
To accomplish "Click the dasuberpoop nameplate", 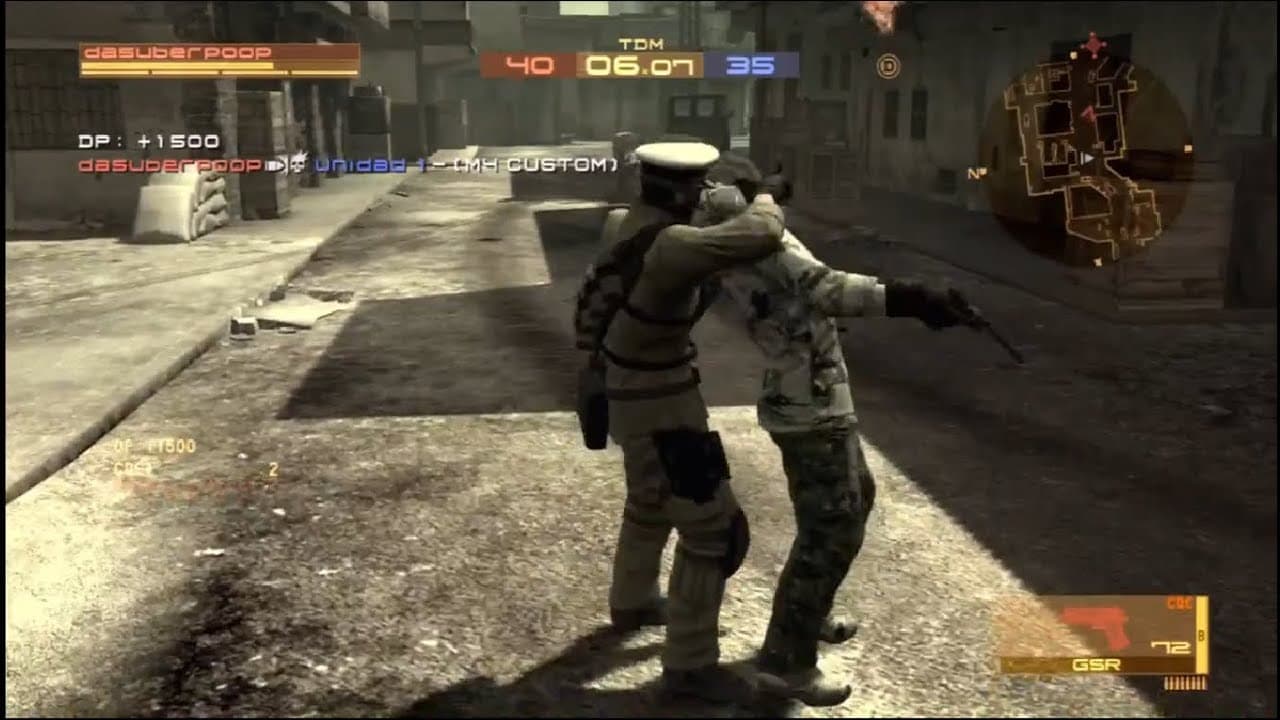I will tap(178, 52).
